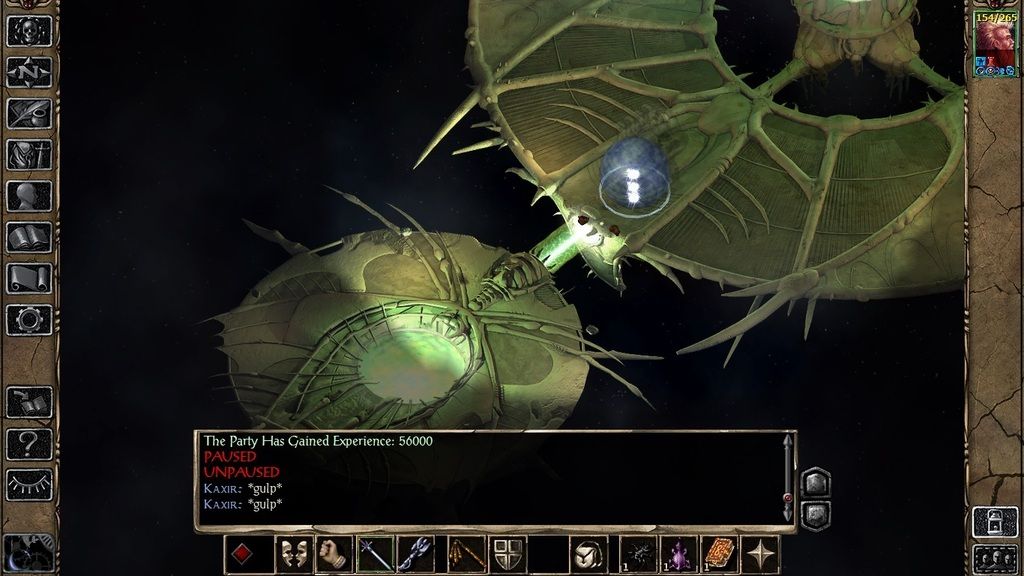The height and width of the screenshot is (576, 1024).
Task: Activate the quartered shield button
Action: coord(508,554)
